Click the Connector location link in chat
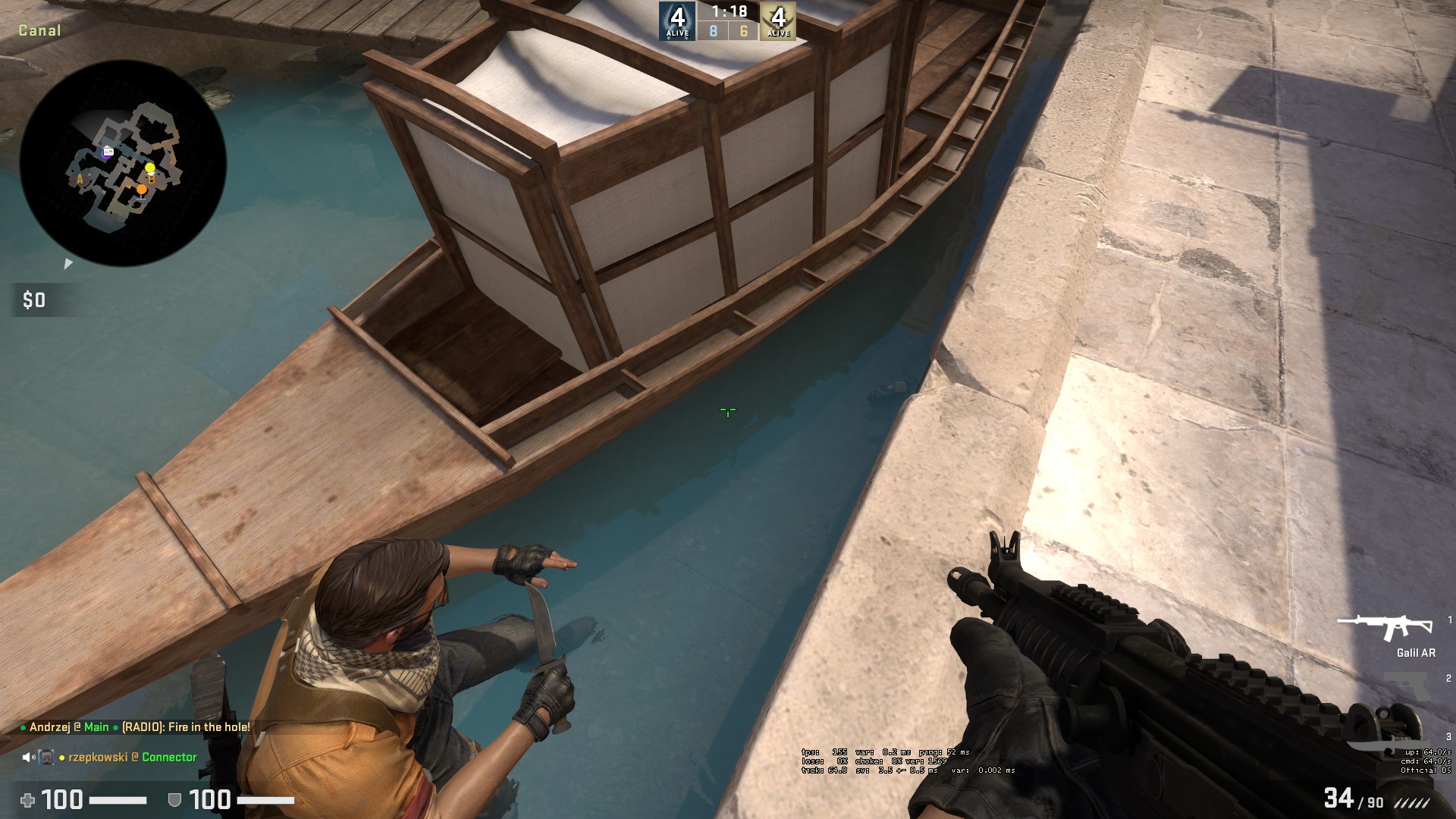Image resolution: width=1456 pixels, height=819 pixels. tap(168, 758)
